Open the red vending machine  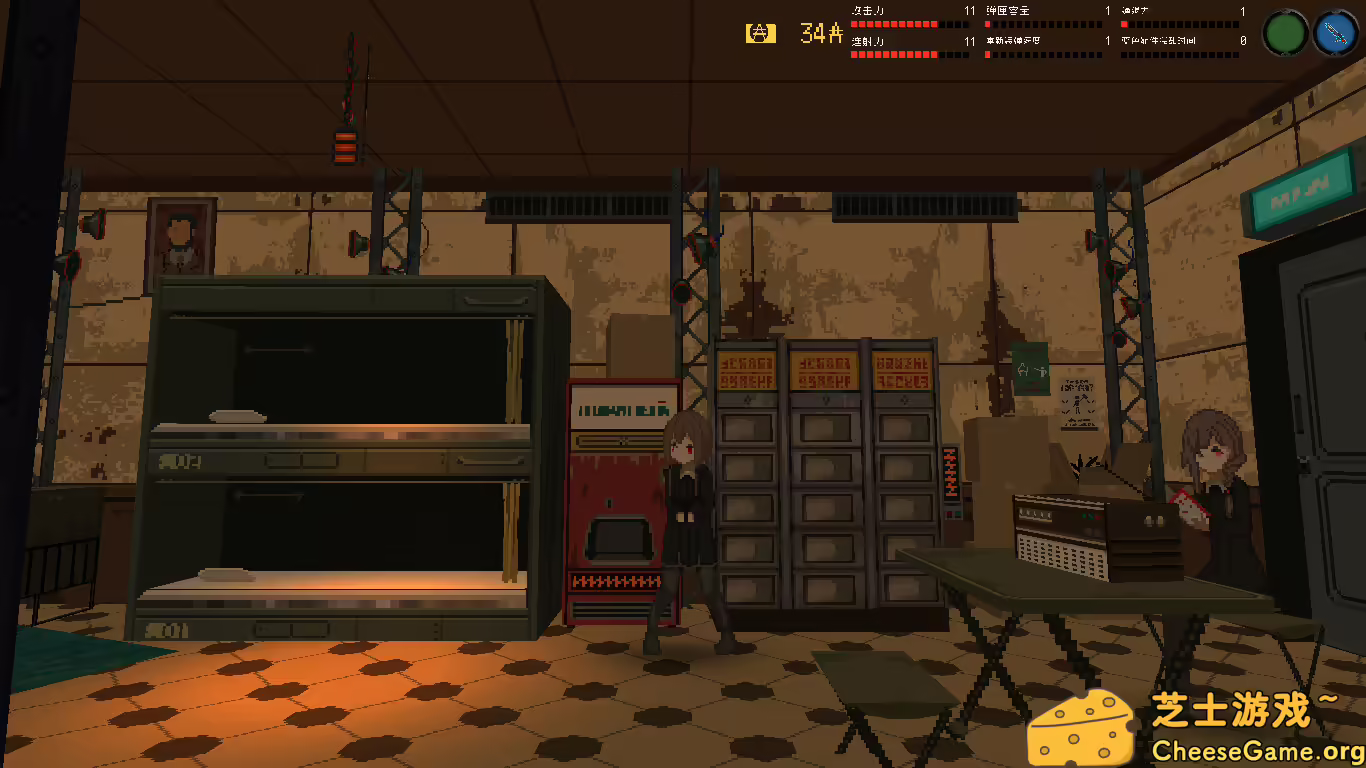click(620, 500)
